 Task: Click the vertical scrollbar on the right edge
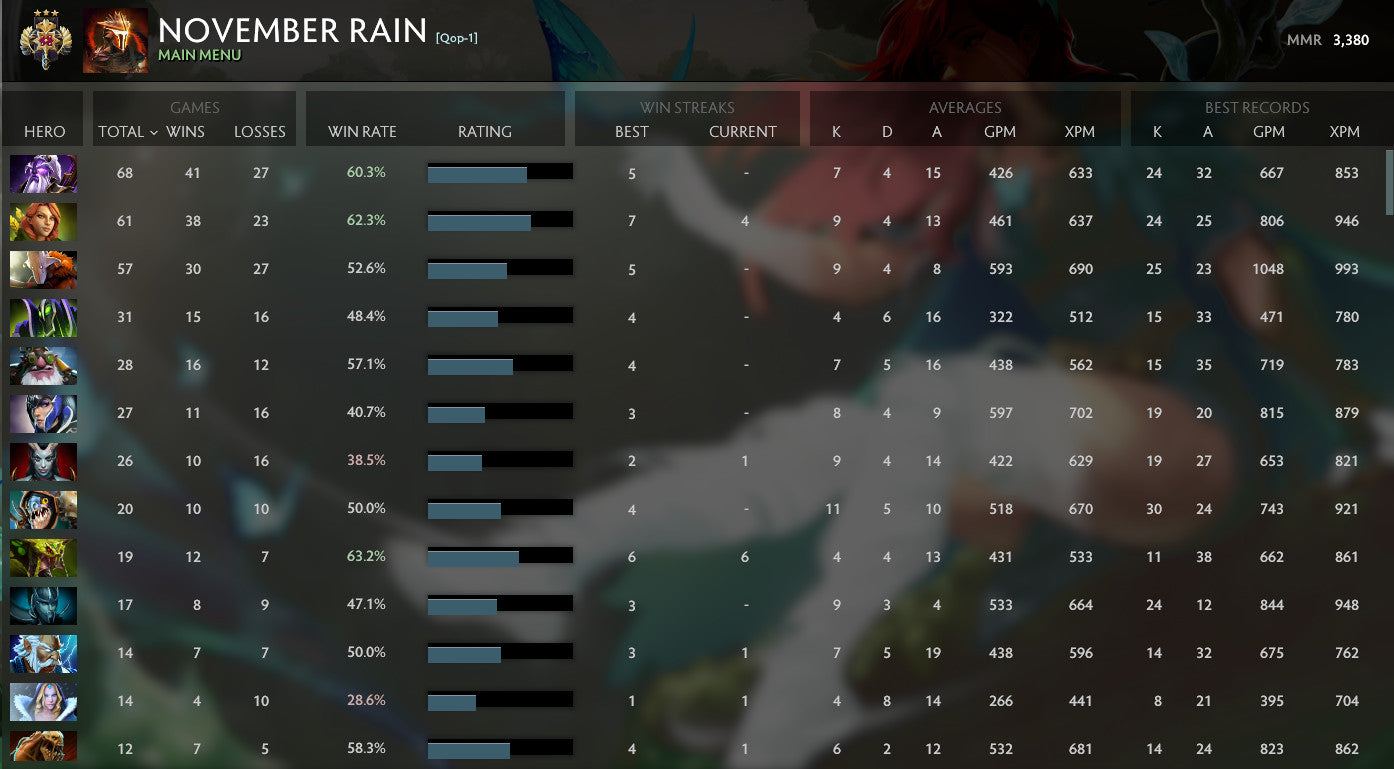pyautogui.click(x=1387, y=180)
